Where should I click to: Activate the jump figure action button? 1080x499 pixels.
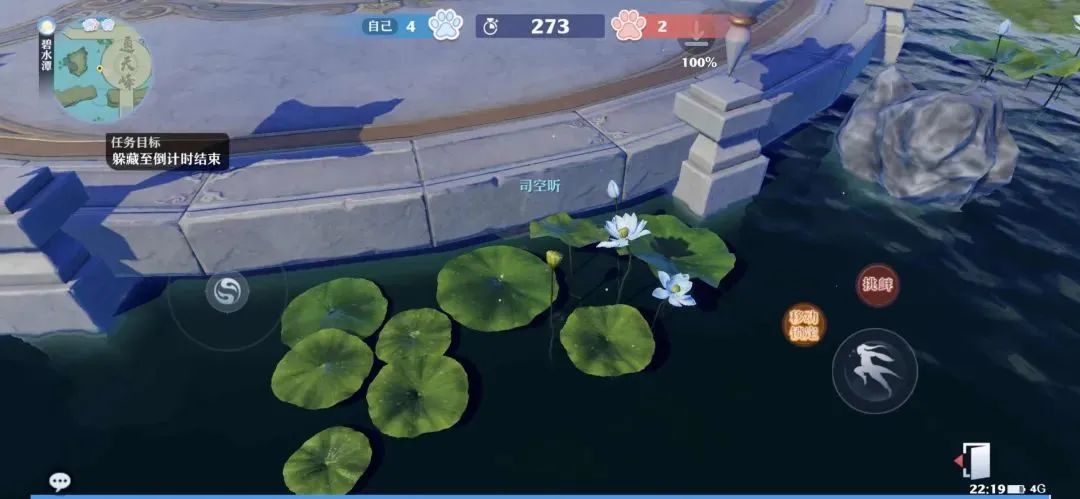(875, 370)
